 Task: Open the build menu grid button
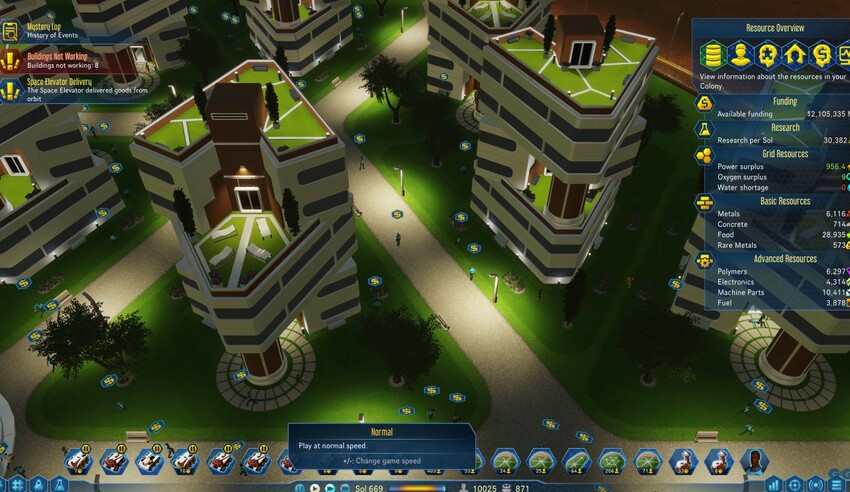coord(17,485)
